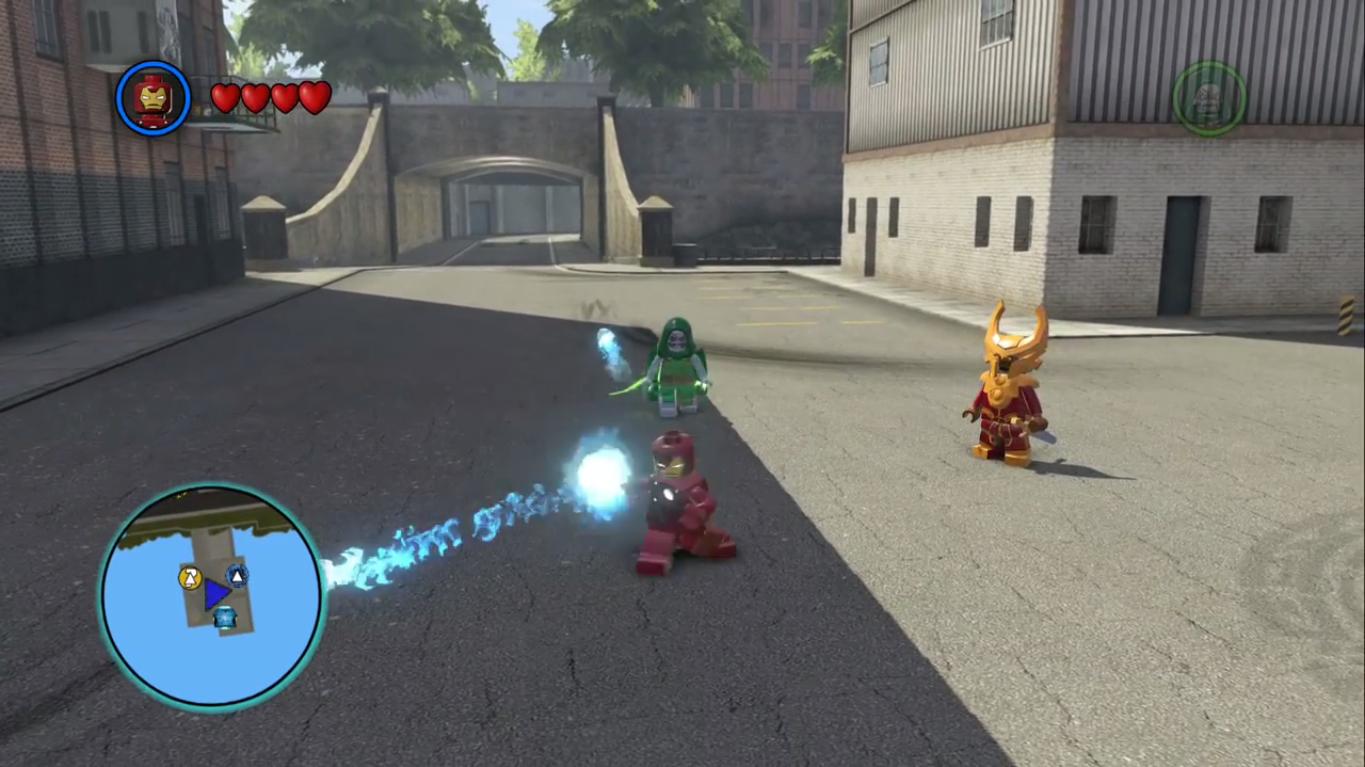
Task: Click the last red heart in the health bar
Action: point(315,98)
